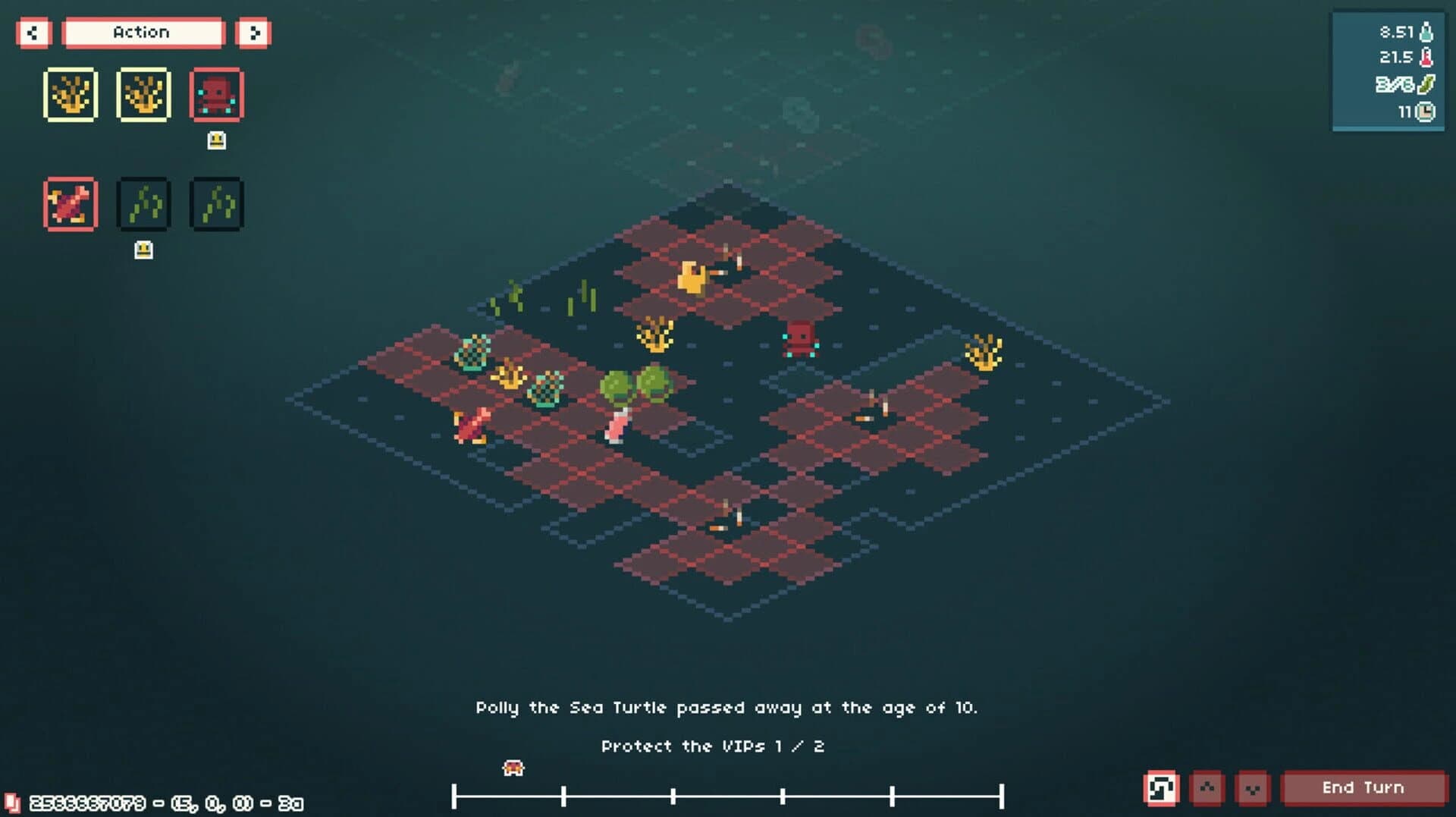
Task: Select the rightmost seagrass action card
Action: tap(216, 203)
